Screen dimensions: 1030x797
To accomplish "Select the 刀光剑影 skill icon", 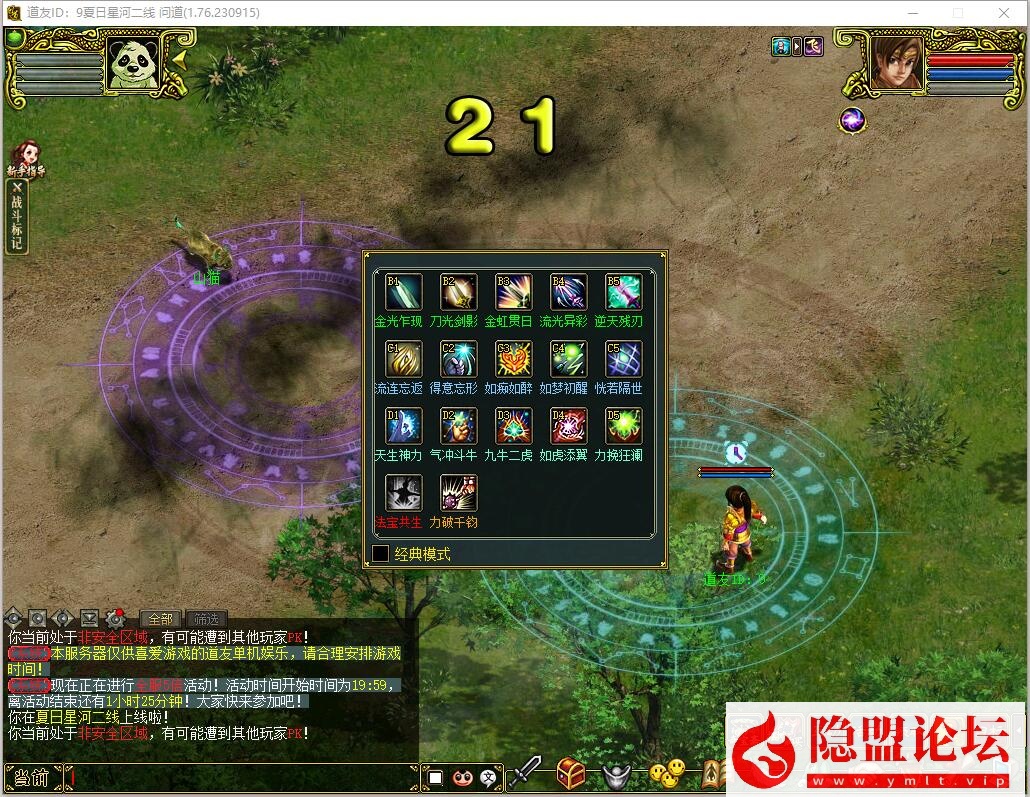I will click(459, 292).
